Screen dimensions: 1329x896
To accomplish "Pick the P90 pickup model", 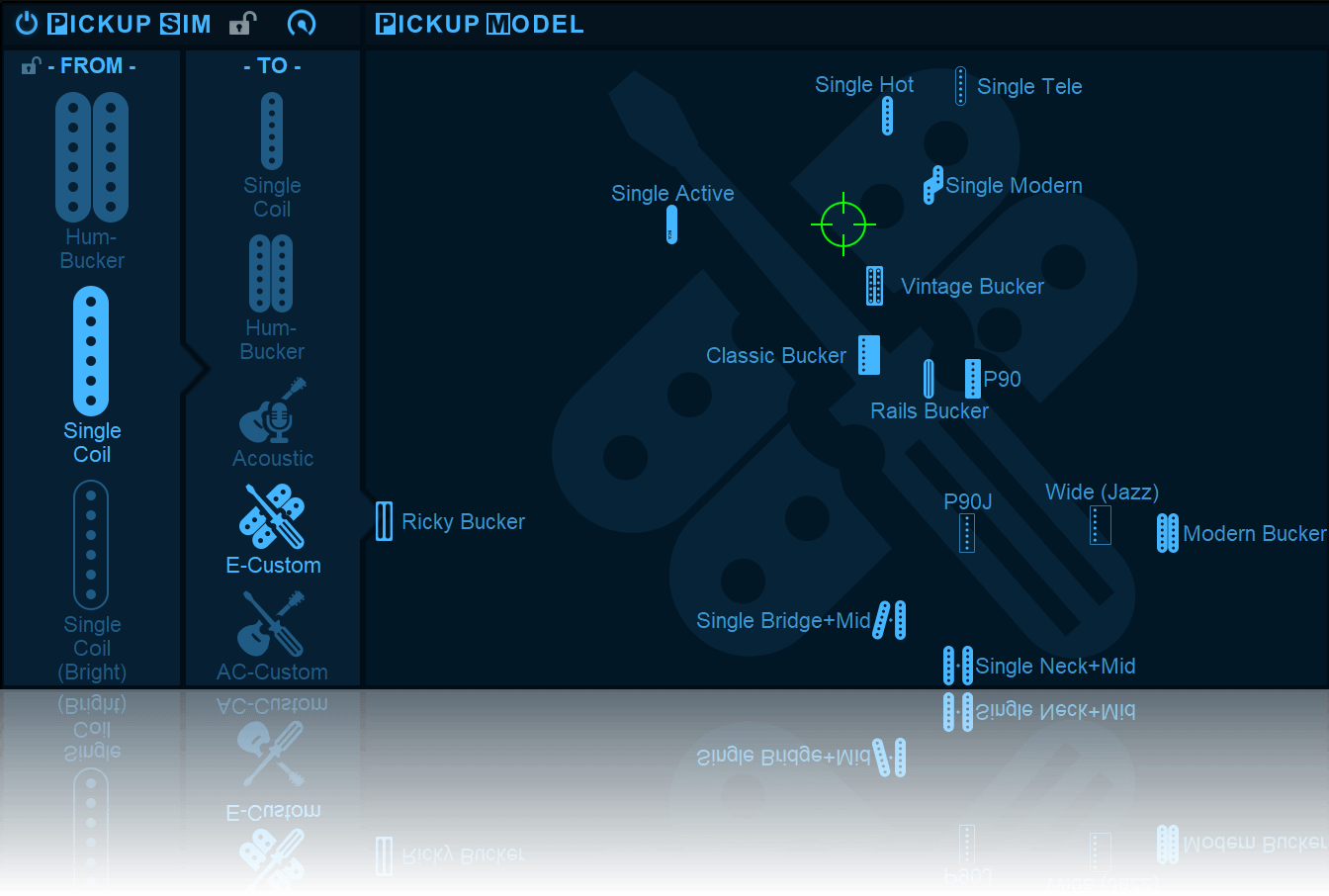I will [x=972, y=379].
